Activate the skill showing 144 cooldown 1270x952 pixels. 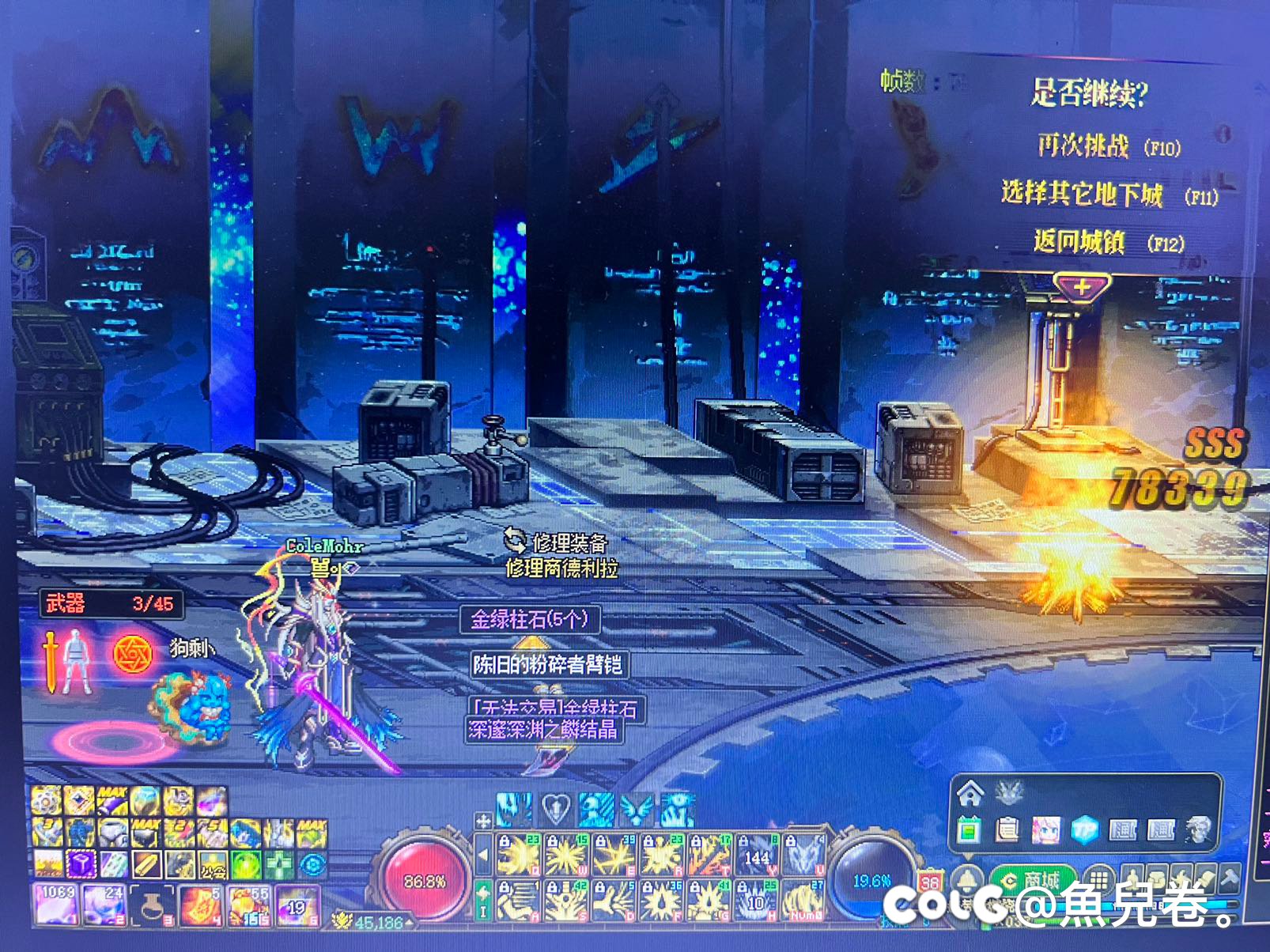click(x=758, y=857)
